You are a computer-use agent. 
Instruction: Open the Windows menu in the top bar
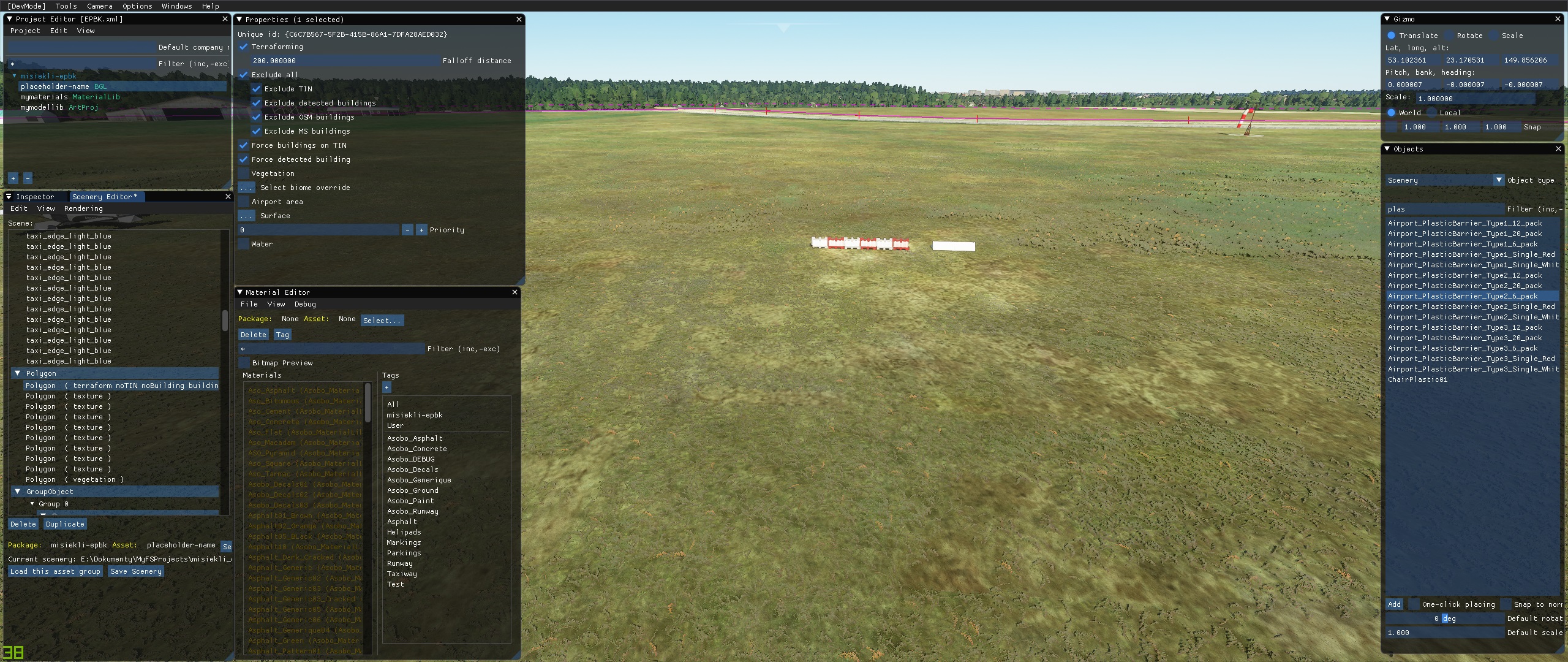(176, 6)
